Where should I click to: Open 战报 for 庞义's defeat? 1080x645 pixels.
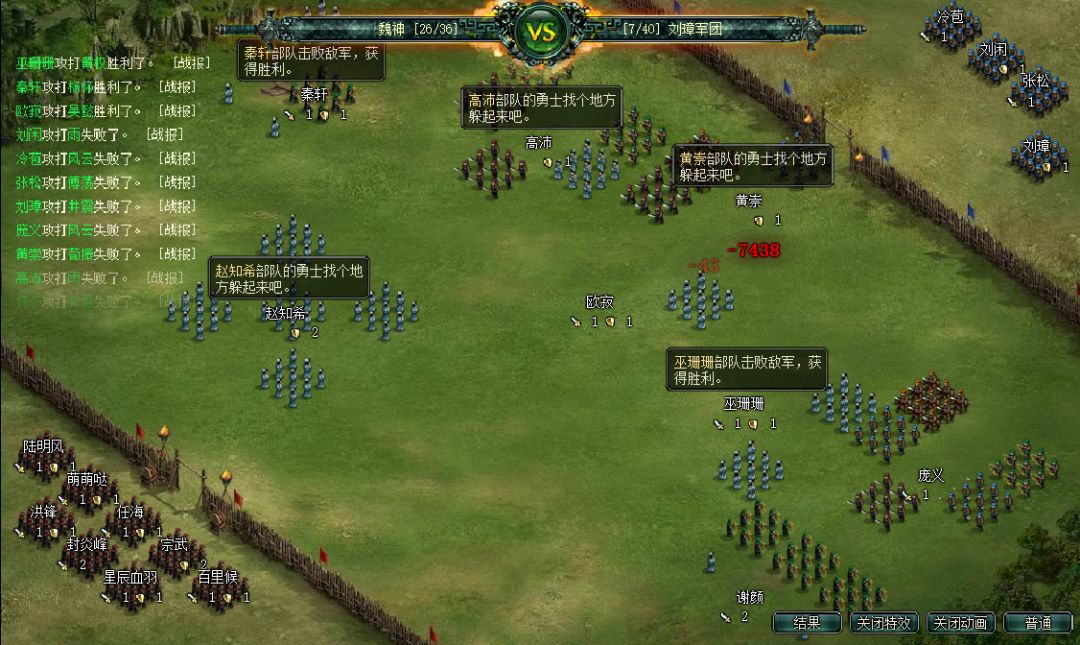tap(177, 231)
